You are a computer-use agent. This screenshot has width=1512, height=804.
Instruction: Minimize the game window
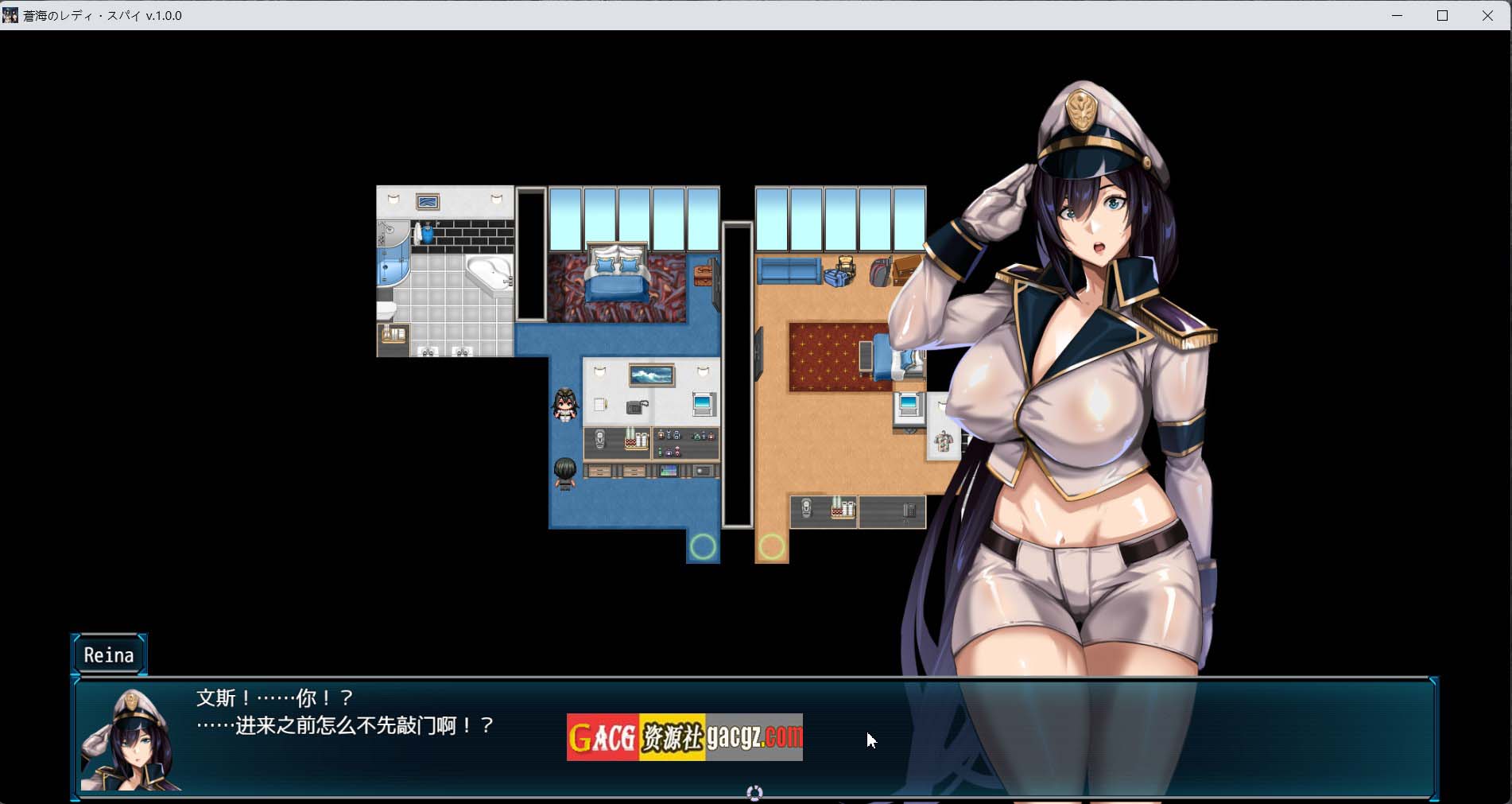pos(1397,16)
